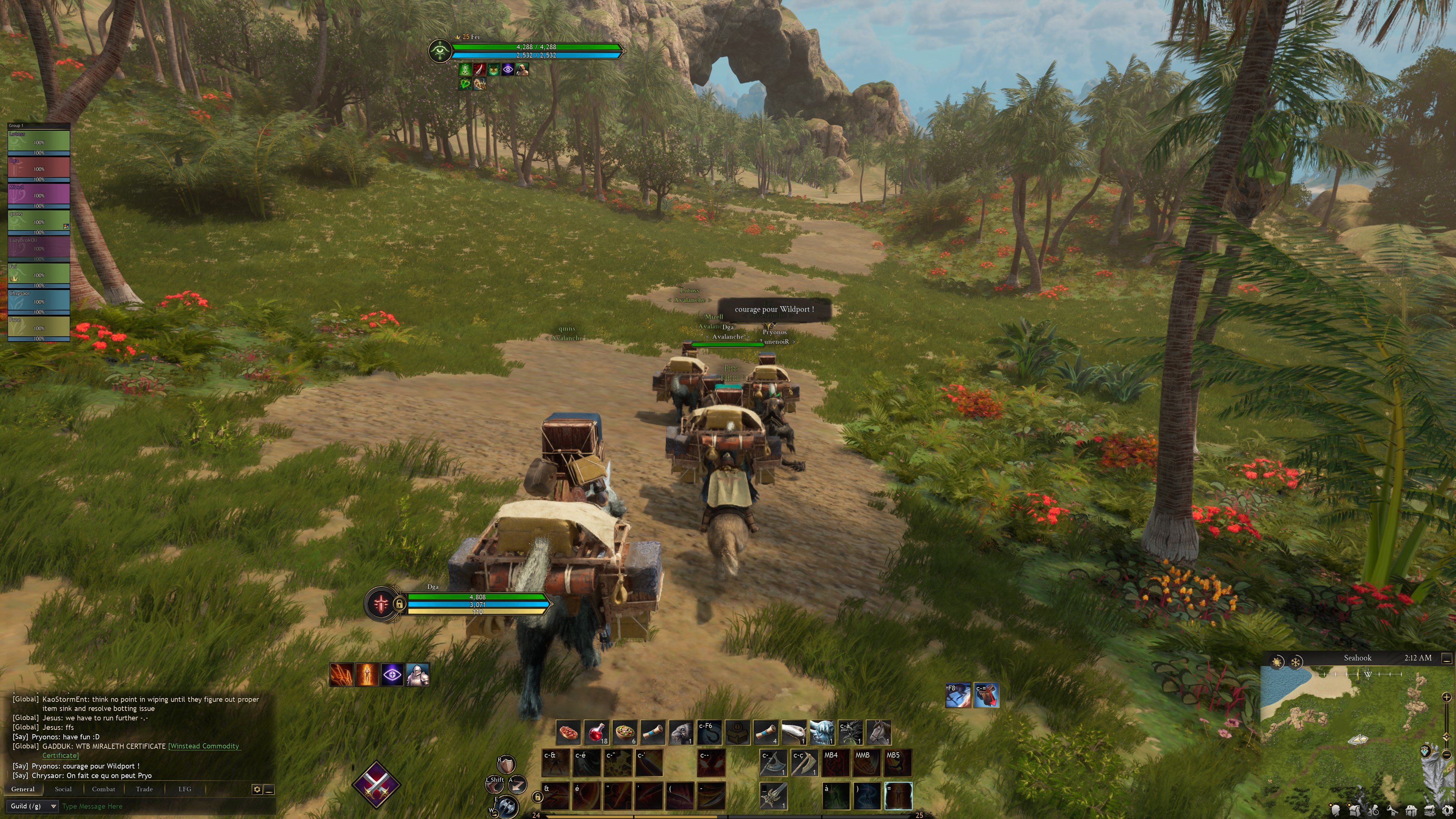This screenshot has width=1456, height=819.
Task: Zoom in the minimap with plus button
Action: click(1447, 698)
